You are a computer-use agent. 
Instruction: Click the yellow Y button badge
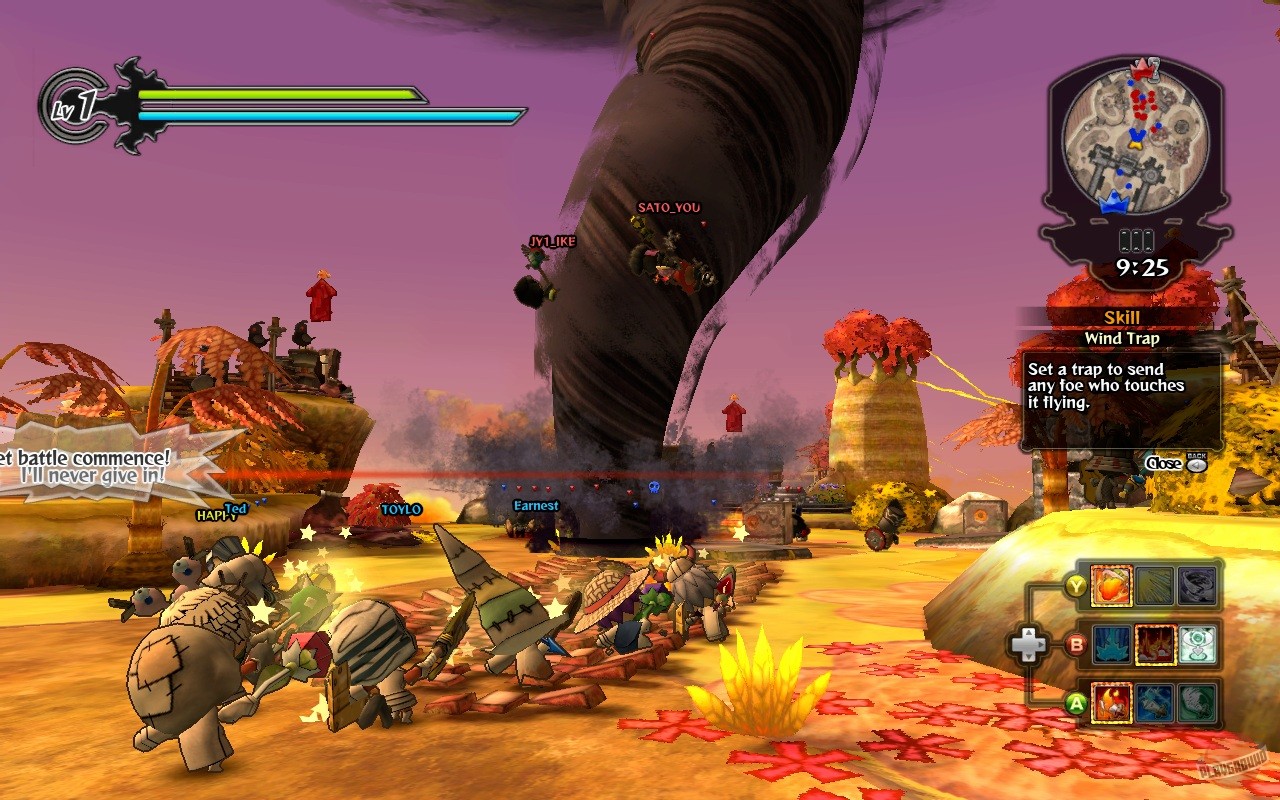click(x=1076, y=586)
